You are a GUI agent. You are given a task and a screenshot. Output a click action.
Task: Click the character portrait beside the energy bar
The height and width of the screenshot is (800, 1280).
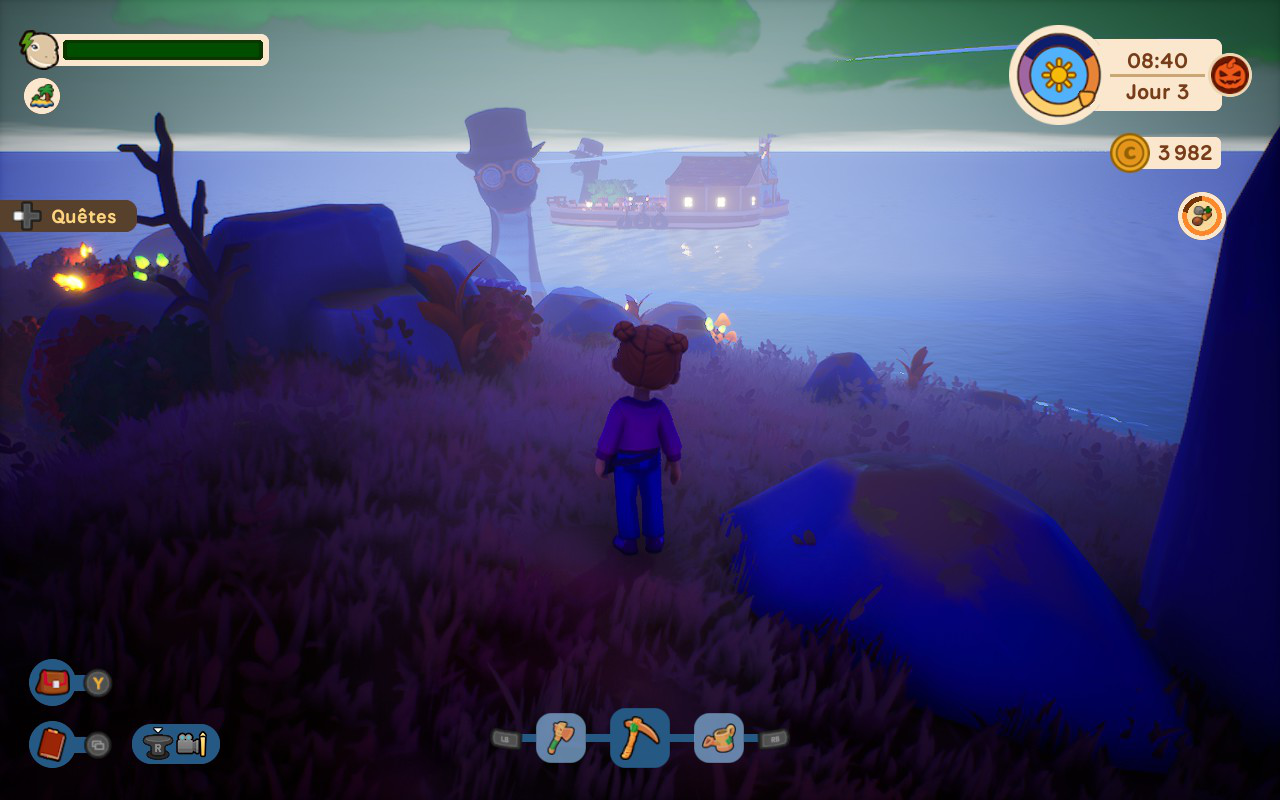[x=40, y=49]
